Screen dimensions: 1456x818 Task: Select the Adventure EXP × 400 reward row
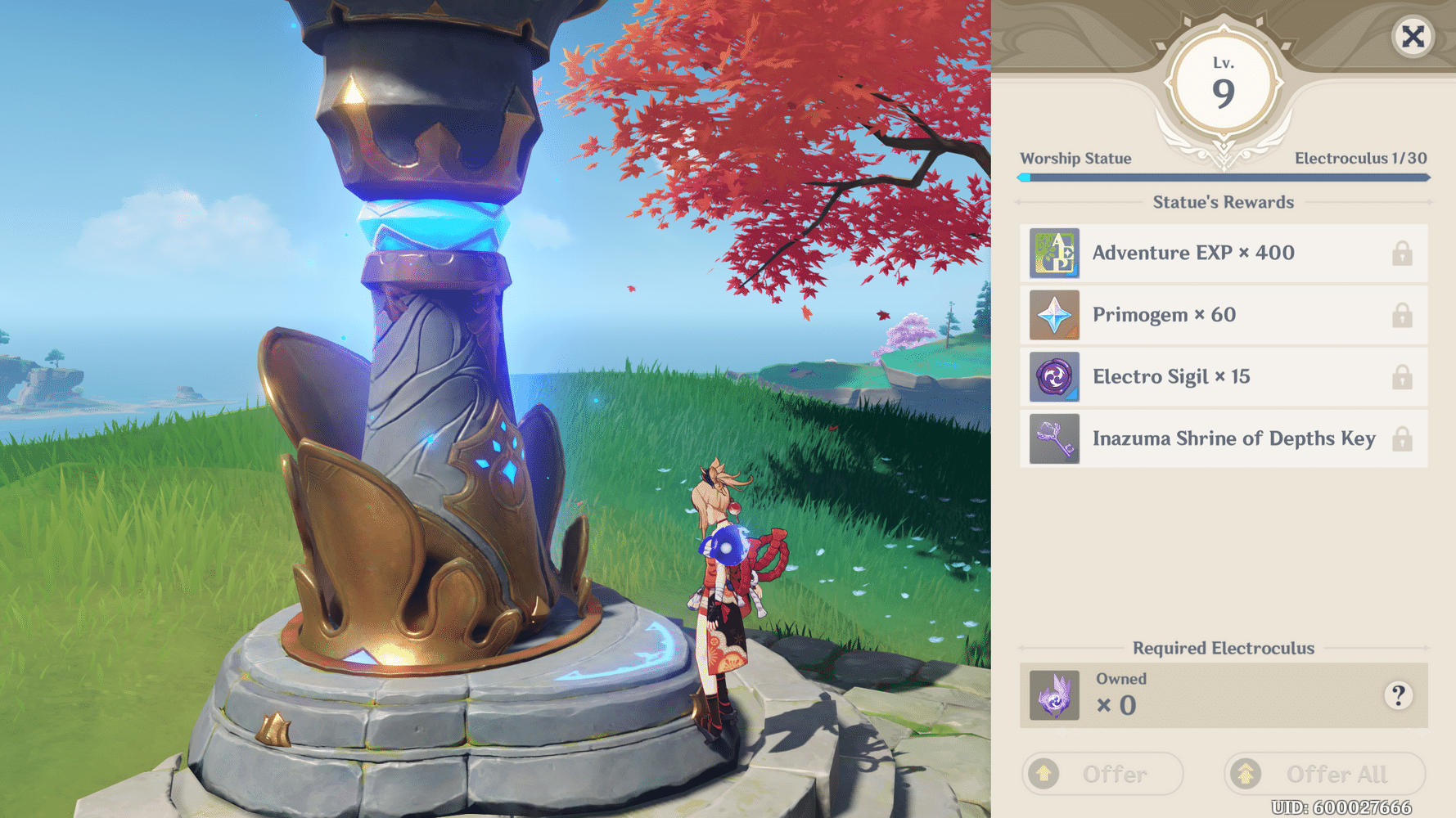1223,254
